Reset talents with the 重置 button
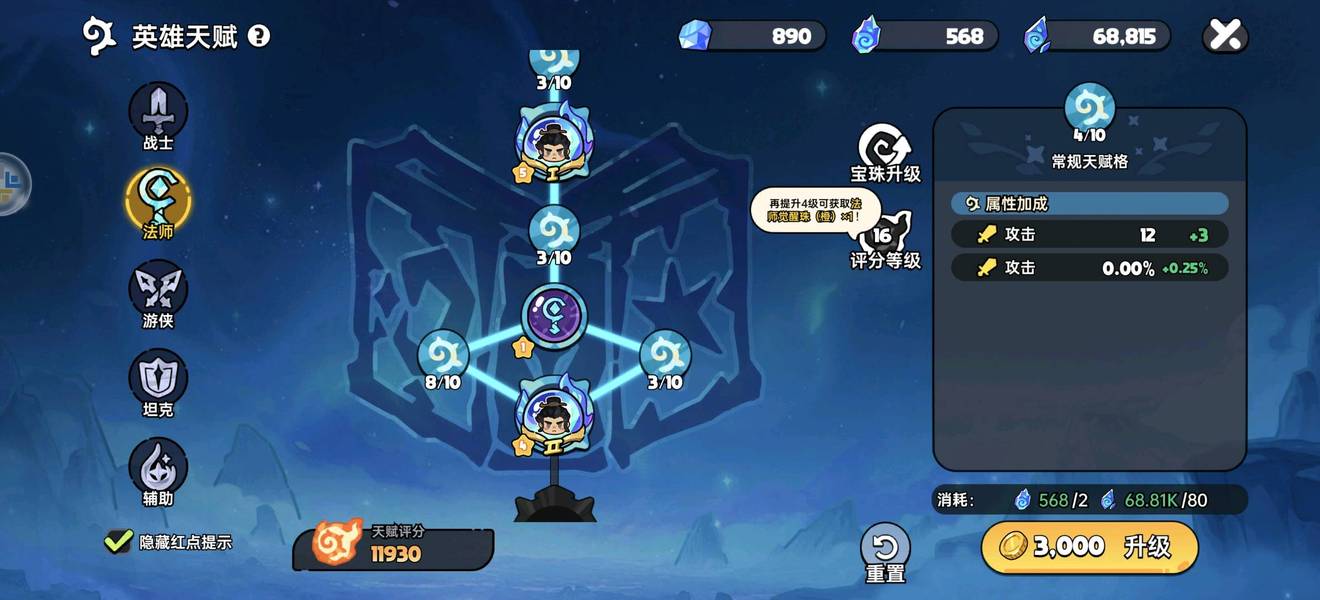Screen dimensions: 1320x600 tap(885, 550)
